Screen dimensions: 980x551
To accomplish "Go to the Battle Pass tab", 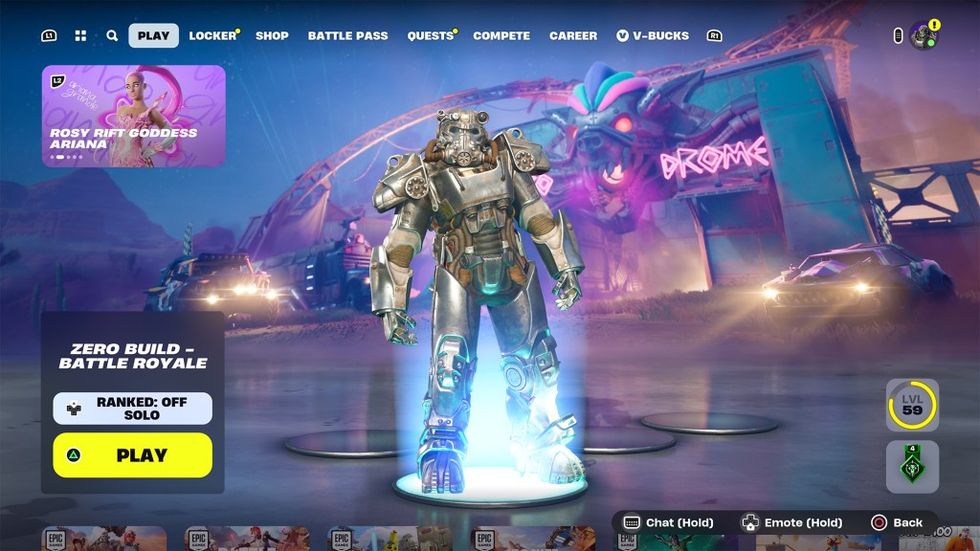I will click(347, 36).
